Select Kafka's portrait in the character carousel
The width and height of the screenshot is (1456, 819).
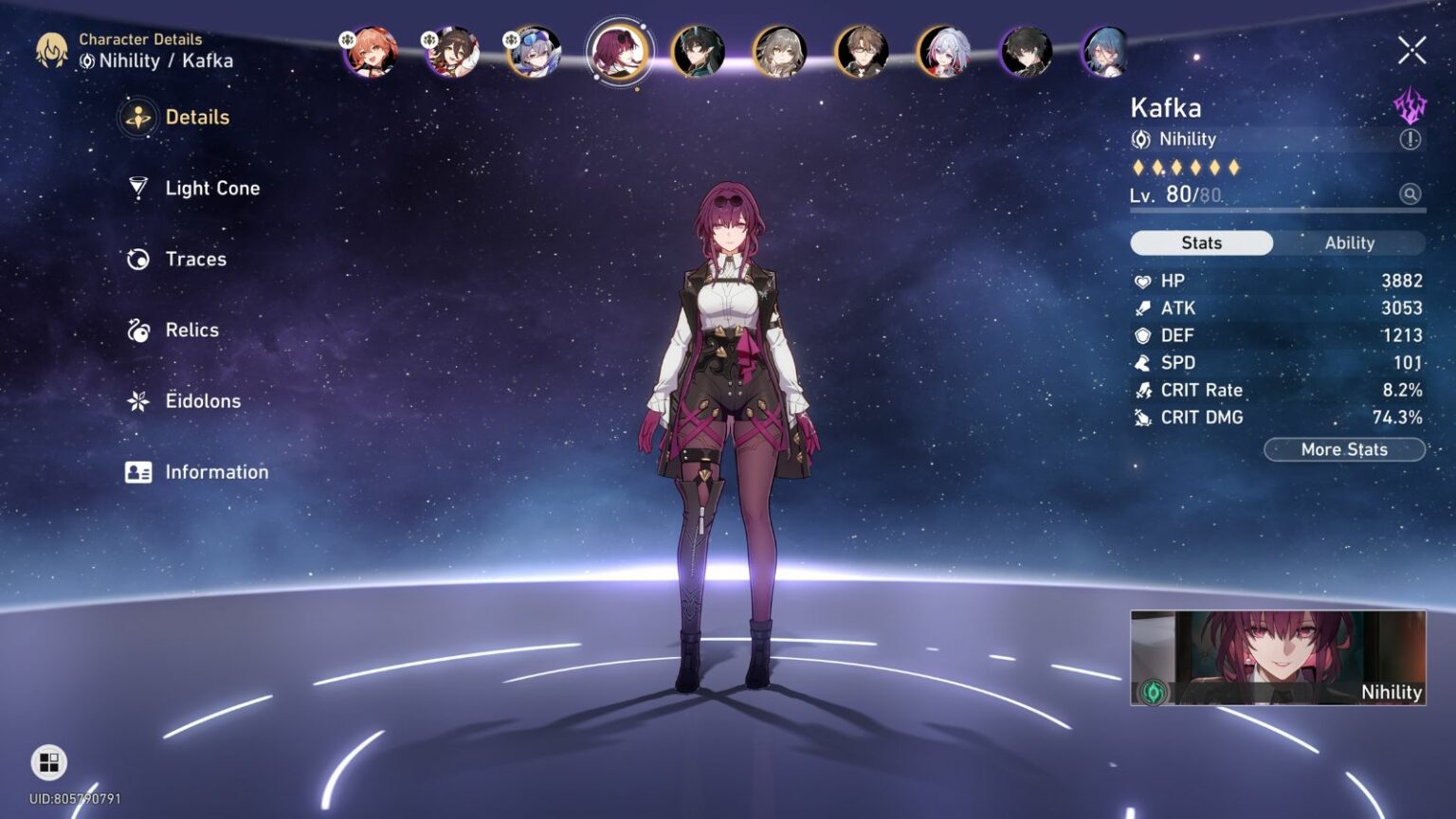coord(619,52)
